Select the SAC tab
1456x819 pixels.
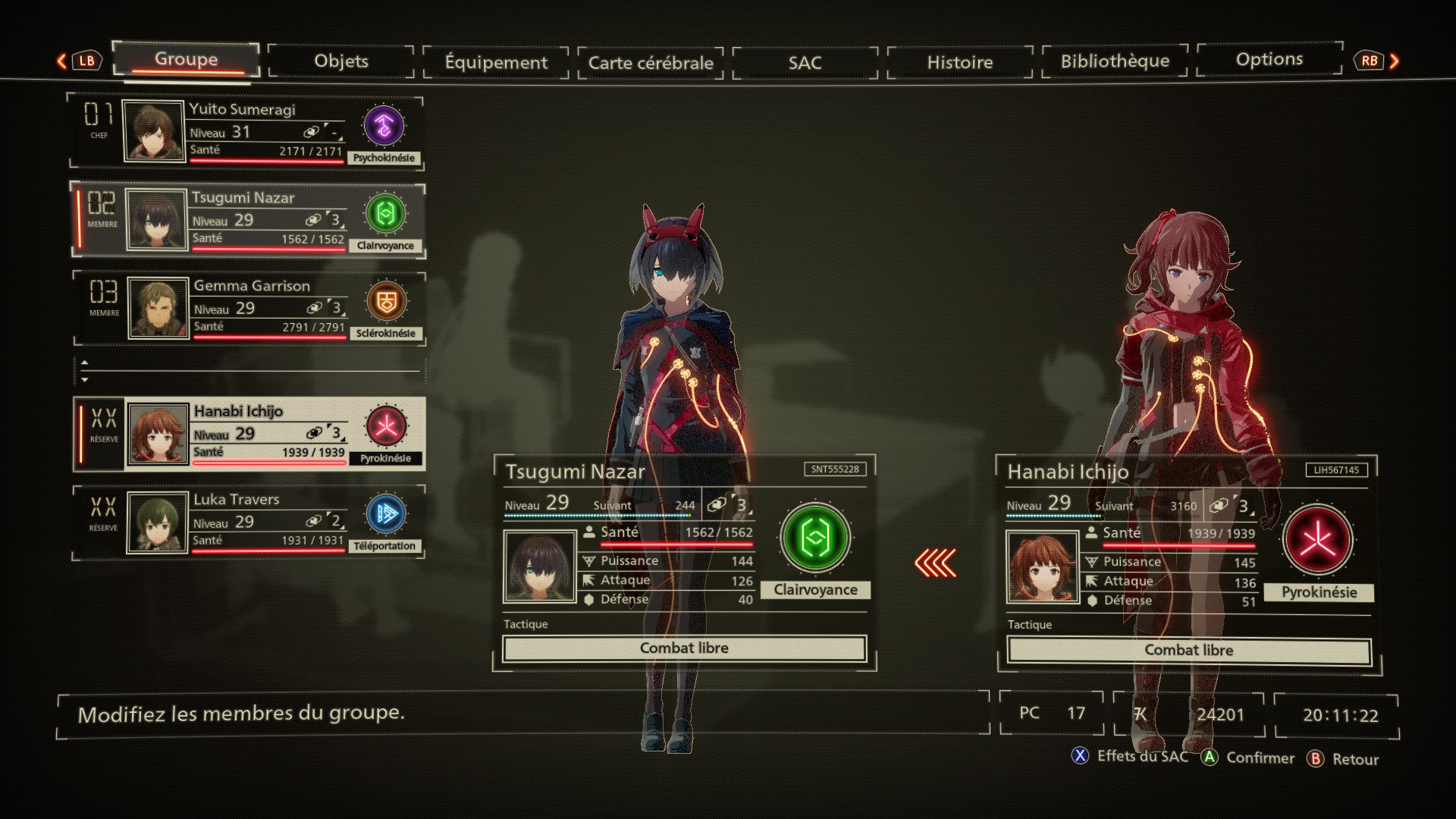805,63
